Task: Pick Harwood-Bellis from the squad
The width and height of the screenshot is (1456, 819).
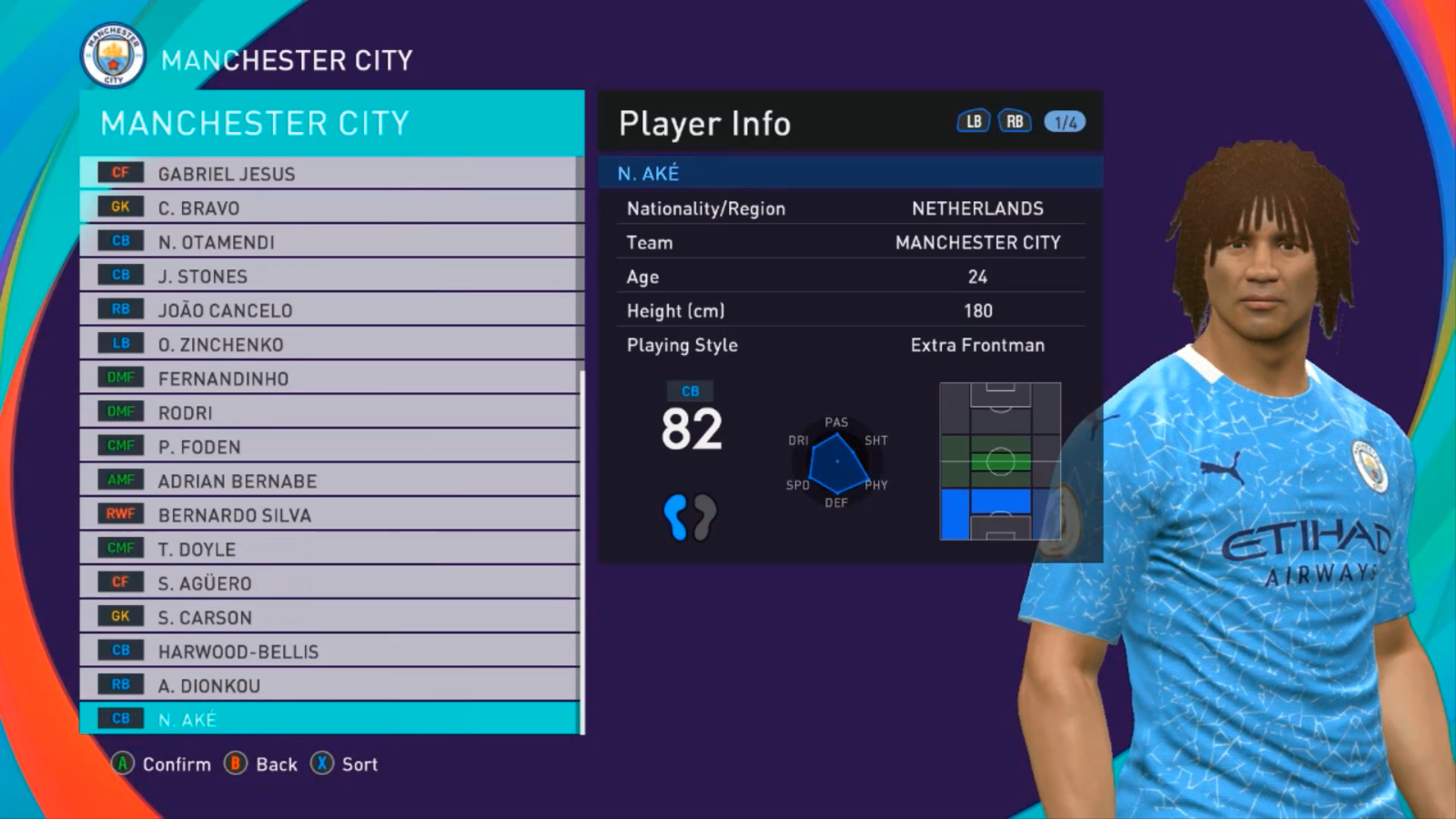Action: point(328,652)
